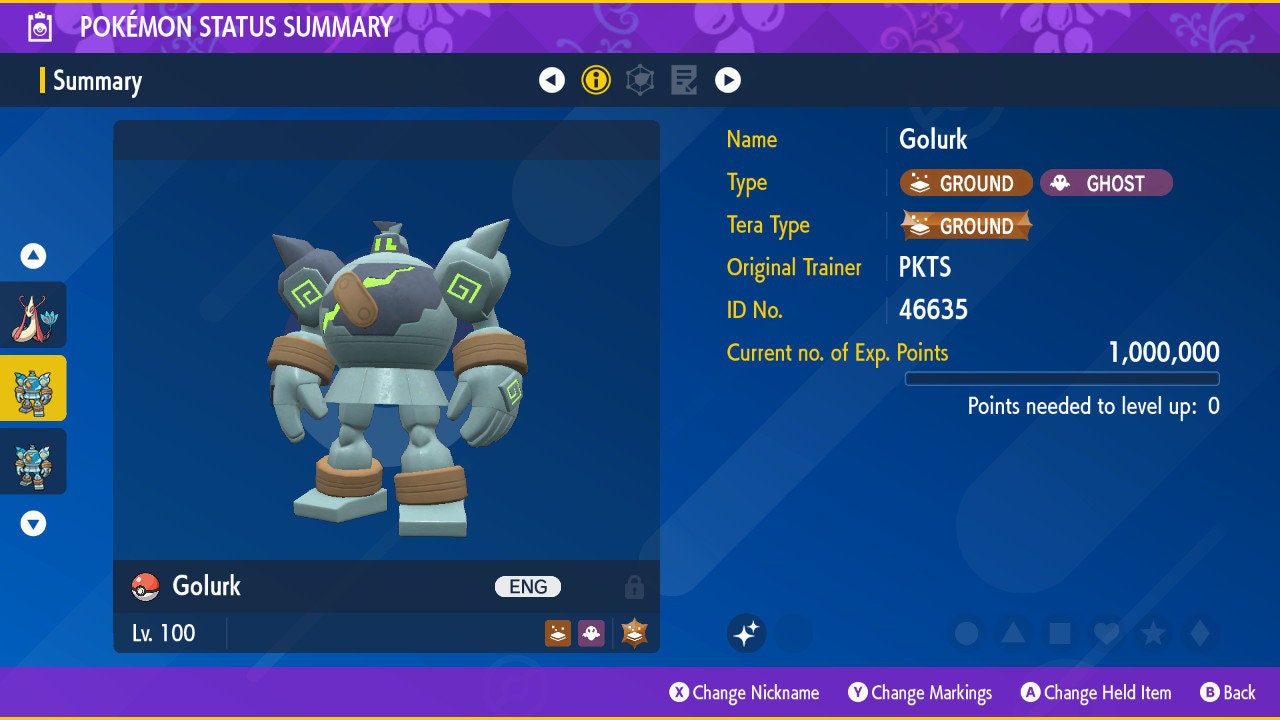Go to the next summary page arrow
This screenshot has height=720, width=1280.
click(728, 80)
